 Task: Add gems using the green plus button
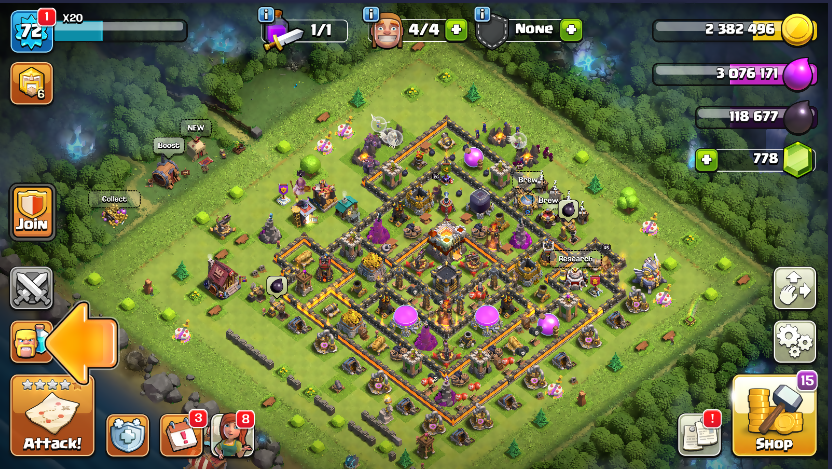(x=708, y=159)
